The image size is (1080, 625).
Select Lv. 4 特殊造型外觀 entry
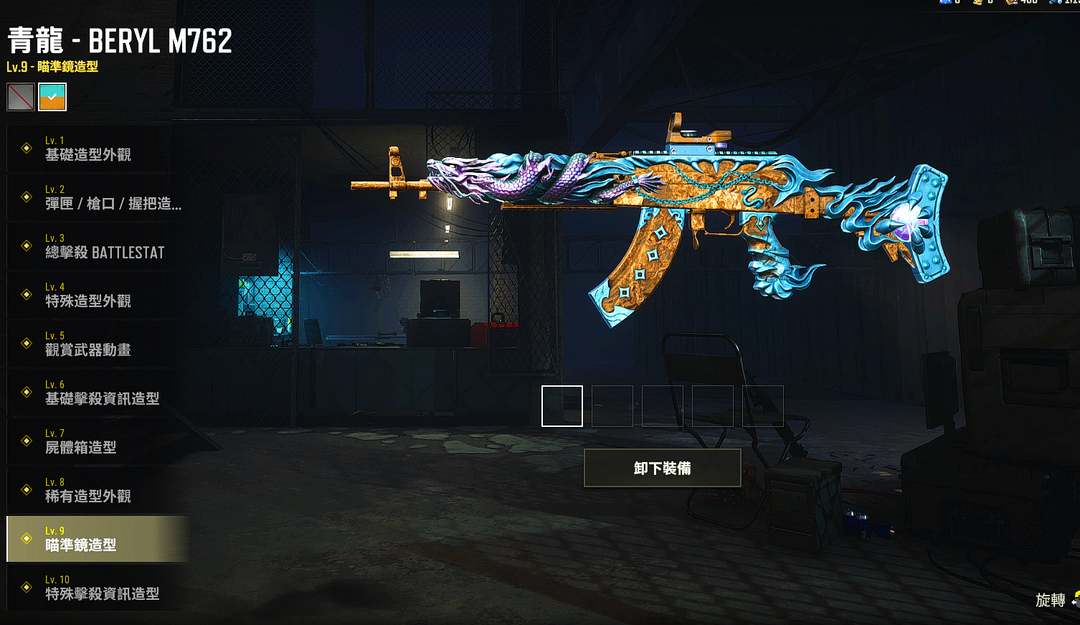coord(95,295)
